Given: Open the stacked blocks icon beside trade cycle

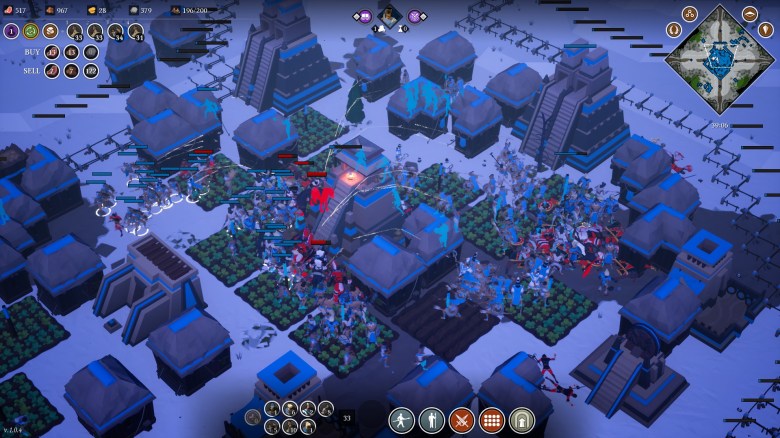Looking at the screenshot, I should [x=50, y=31].
